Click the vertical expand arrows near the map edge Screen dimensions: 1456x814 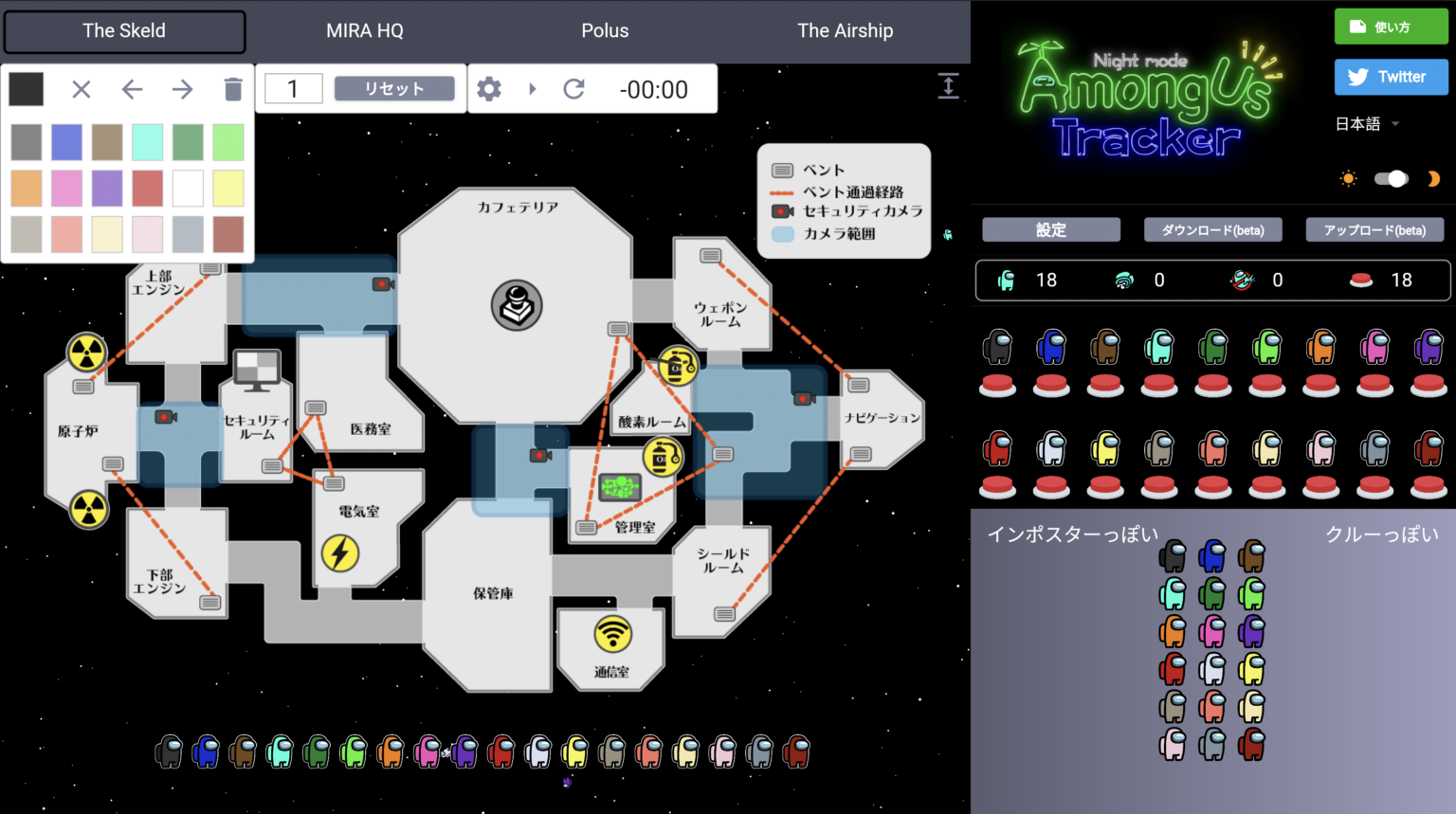(x=949, y=85)
